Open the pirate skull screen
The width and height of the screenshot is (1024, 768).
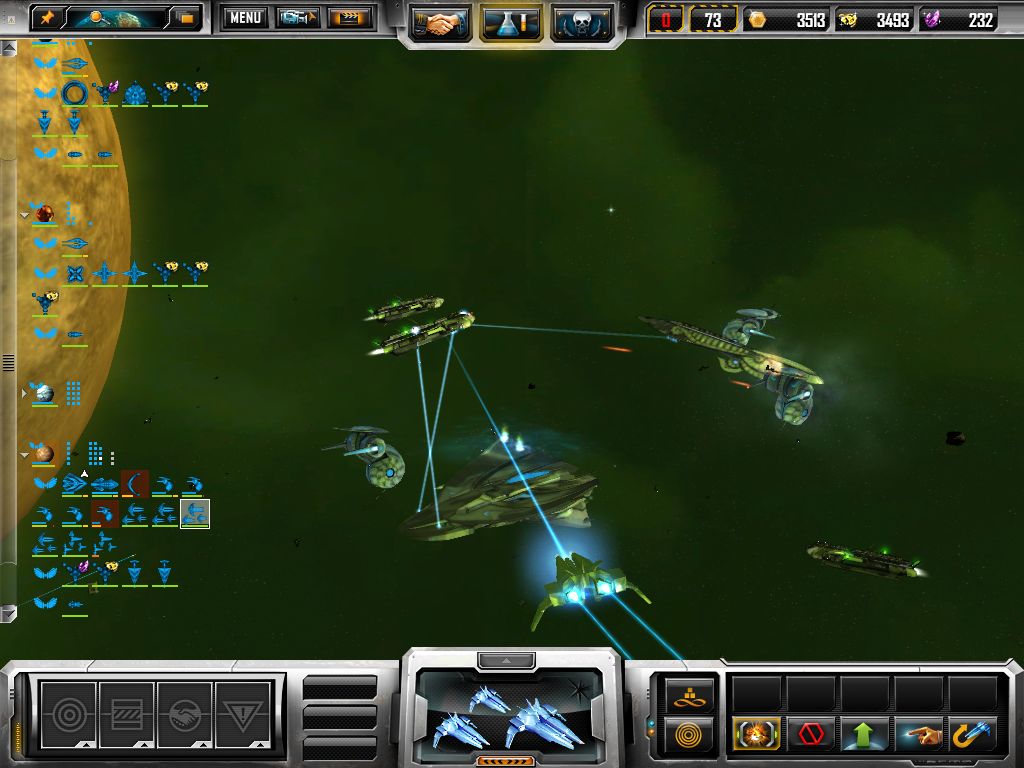pyautogui.click(x=582, y=22)
